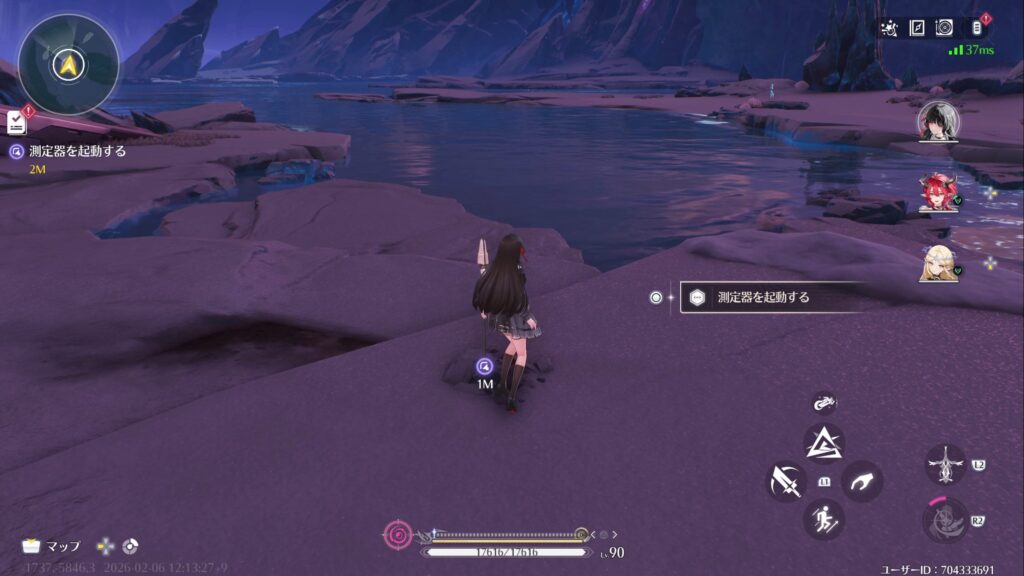Summon the motorcycle vehicle icon
1024x576 pixels.
824,403
